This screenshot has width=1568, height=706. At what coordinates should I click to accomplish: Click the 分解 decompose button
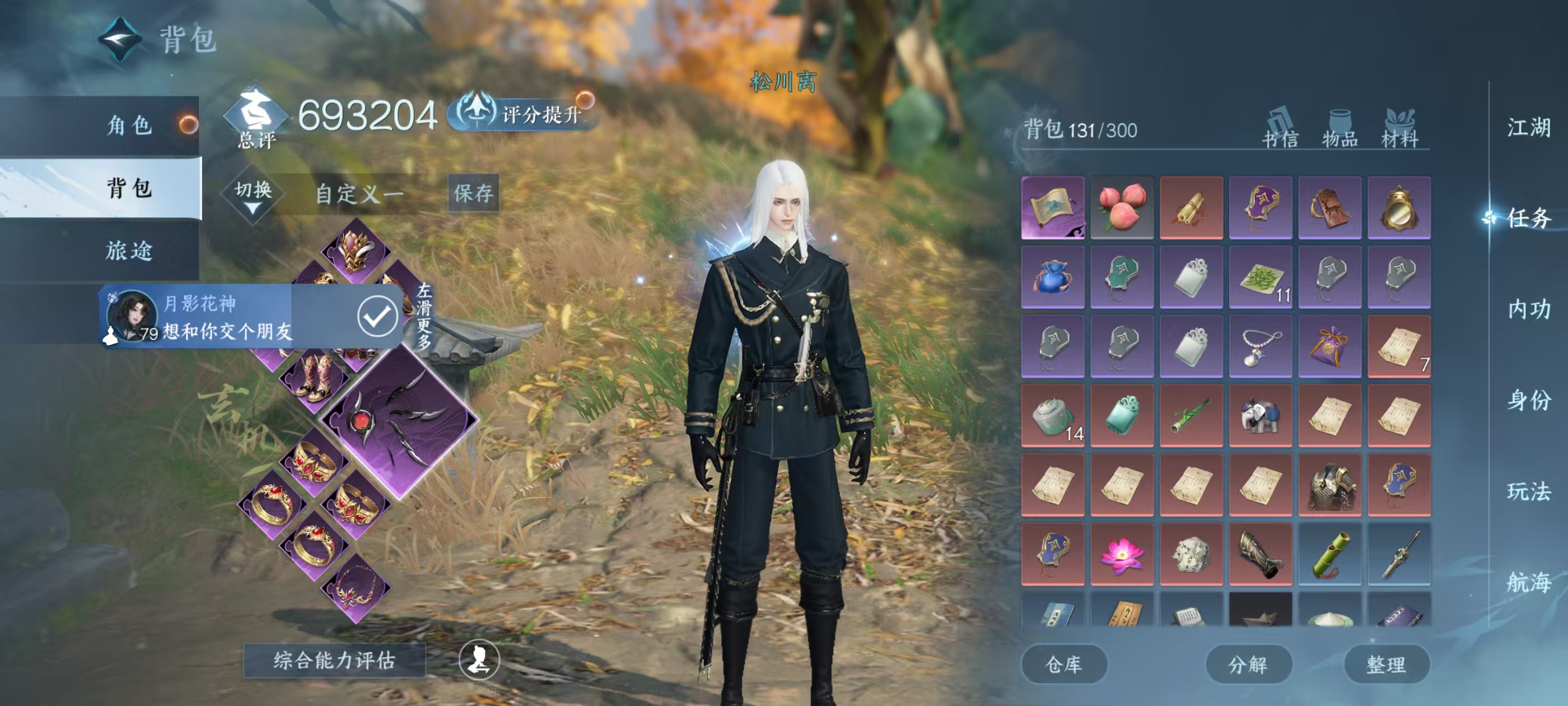[1248, 664]
